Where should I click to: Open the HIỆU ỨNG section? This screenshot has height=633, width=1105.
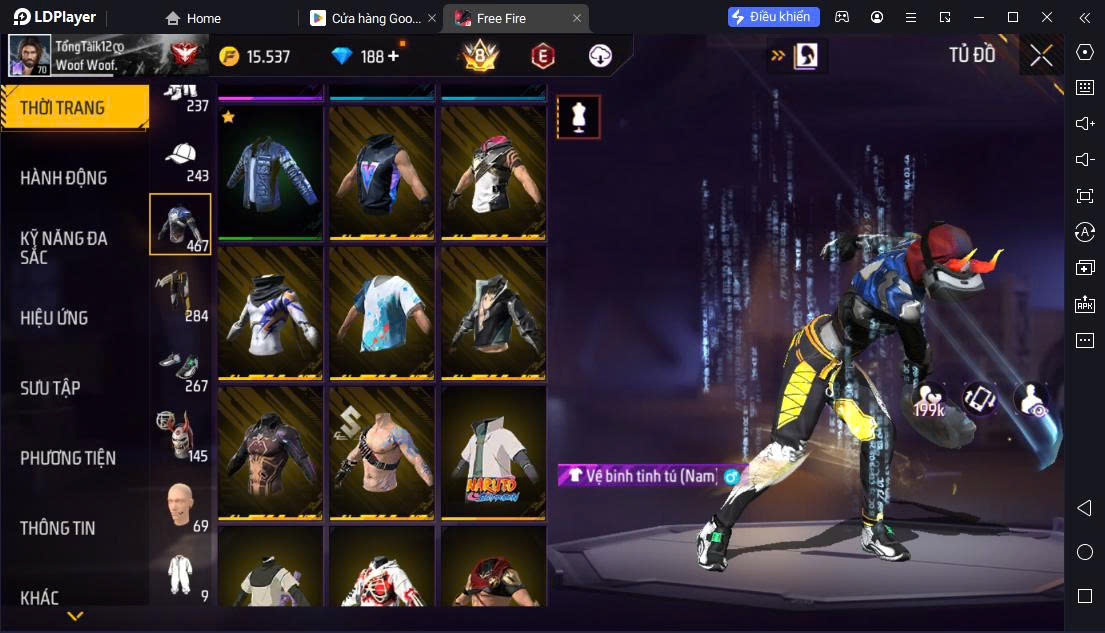(x=55, y=318)
